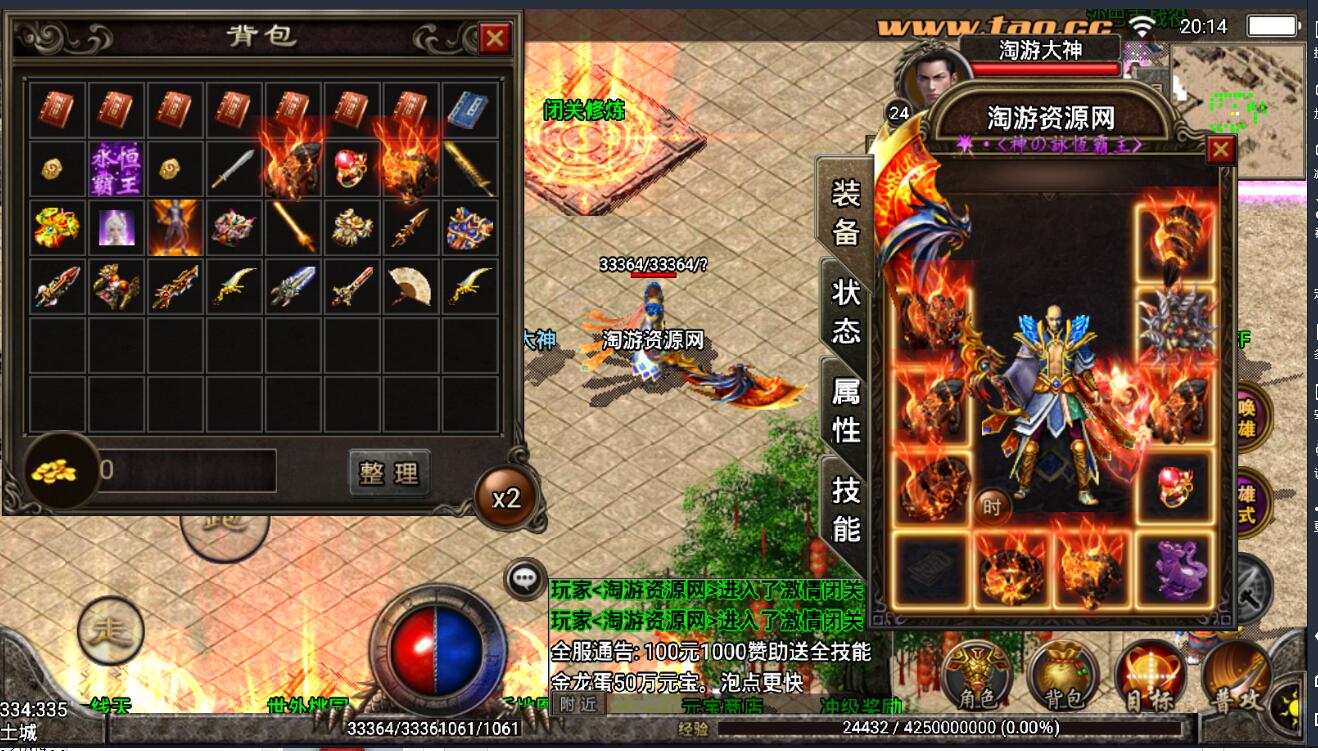1318x751 pixels.
Task: Choose the plain grey sword in the backpack
Action: click(x=232, y=169)
